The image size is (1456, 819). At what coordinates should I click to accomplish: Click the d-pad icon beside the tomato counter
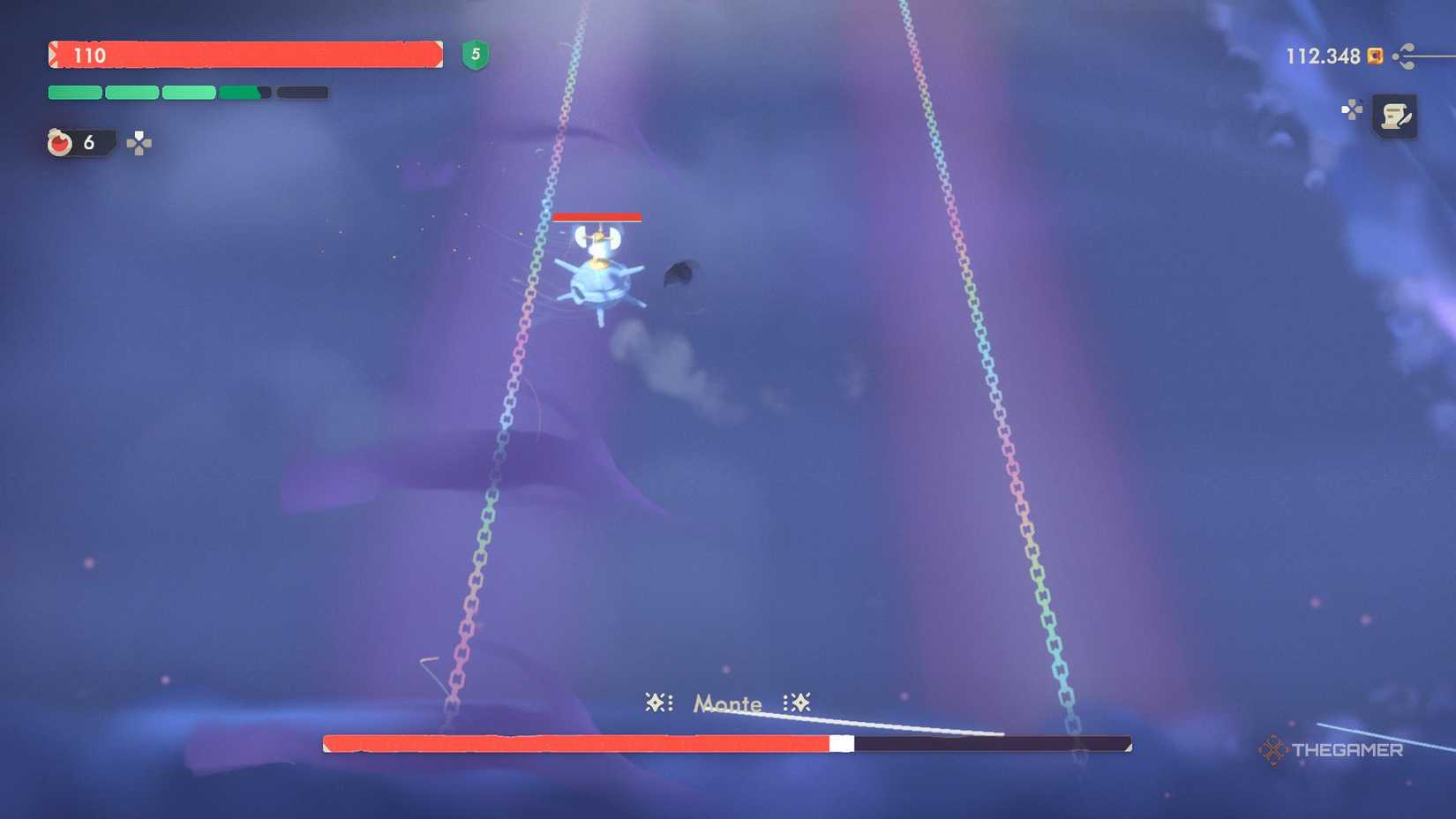[139, 144]
